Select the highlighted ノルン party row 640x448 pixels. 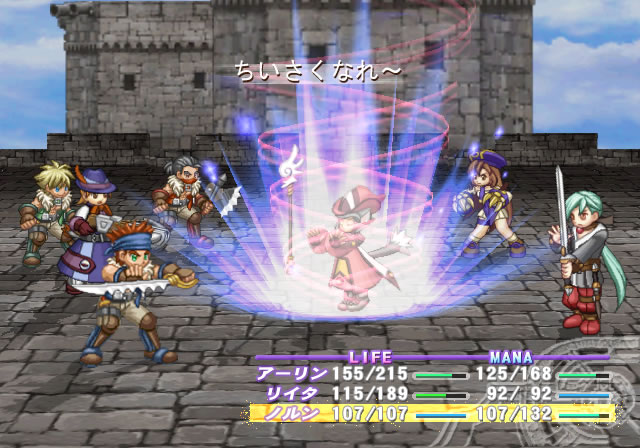(x=430, y=412)
